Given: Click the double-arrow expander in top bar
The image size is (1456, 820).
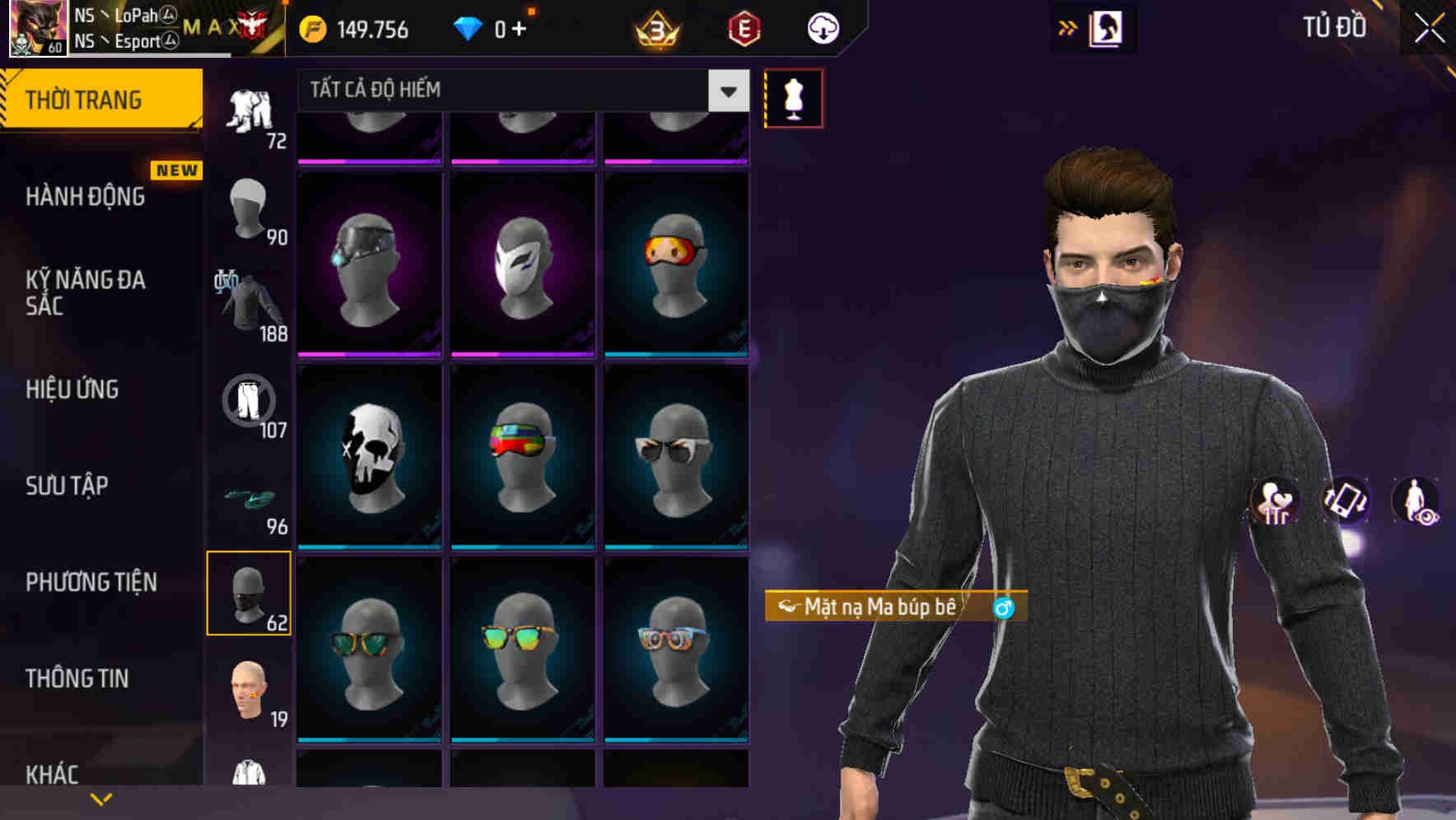Looking at the screenshot, I should [x=1069, y=27].
